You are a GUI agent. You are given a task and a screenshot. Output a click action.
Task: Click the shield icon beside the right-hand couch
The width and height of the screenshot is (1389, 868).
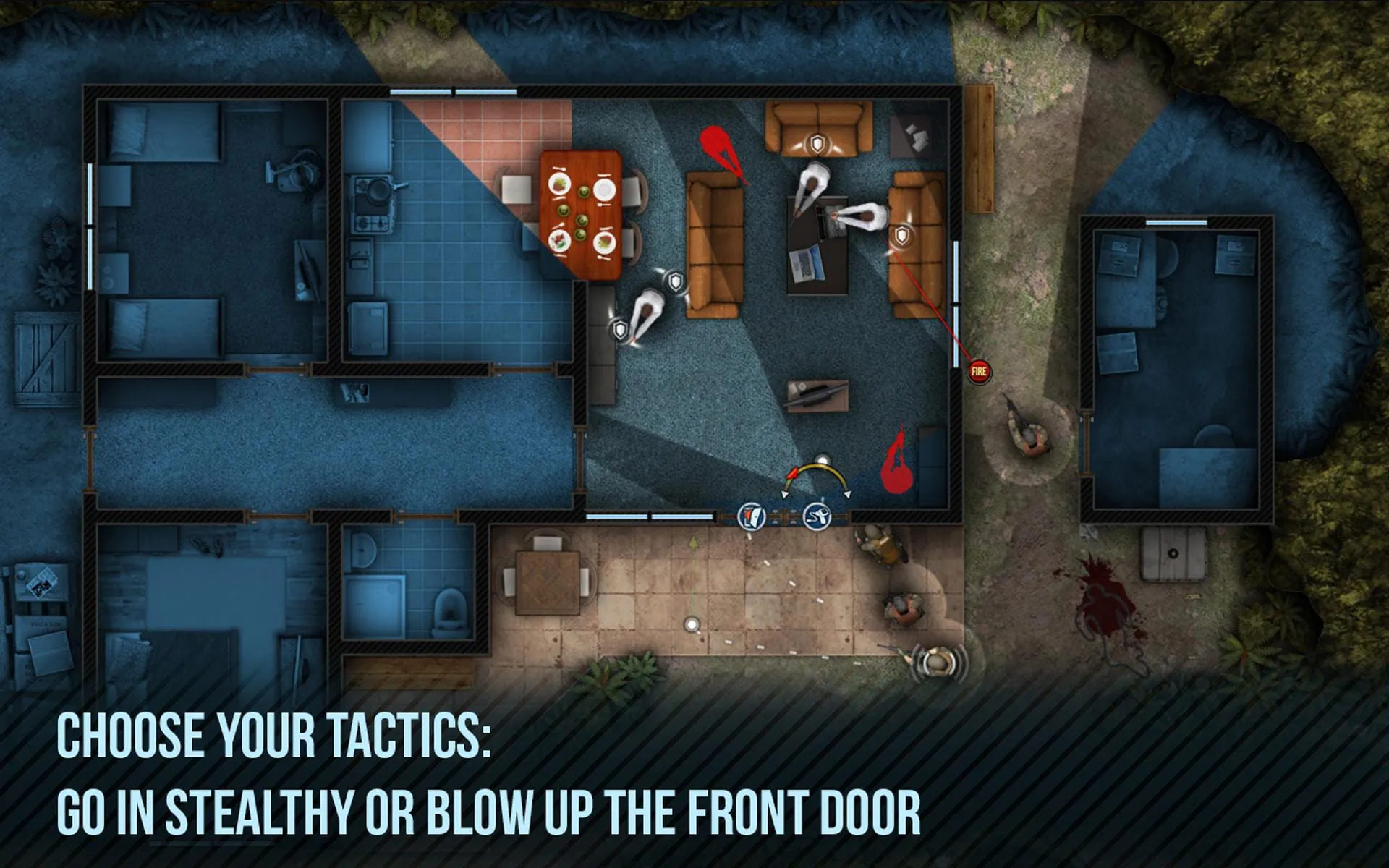[901, 236]
